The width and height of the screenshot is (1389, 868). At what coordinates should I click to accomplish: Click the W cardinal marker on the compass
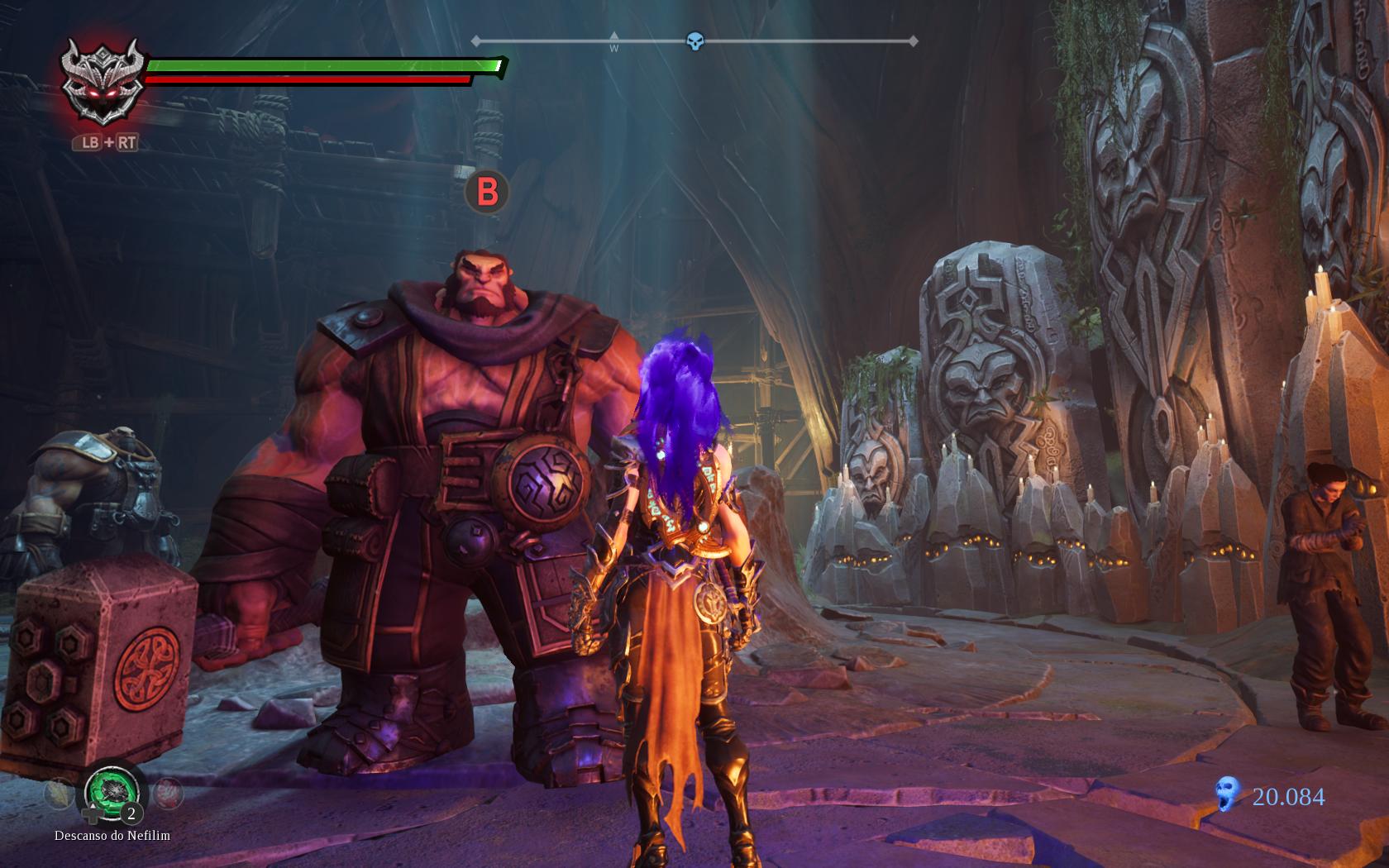[613, 50]
